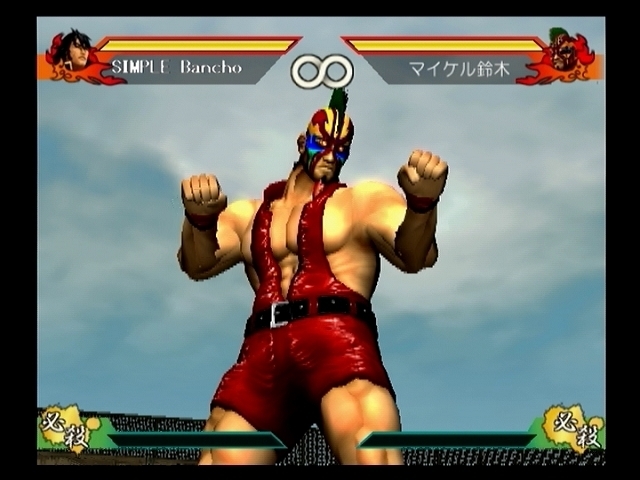Select the masked wrestler portrait of マイケル鈴木

(563, 53)
